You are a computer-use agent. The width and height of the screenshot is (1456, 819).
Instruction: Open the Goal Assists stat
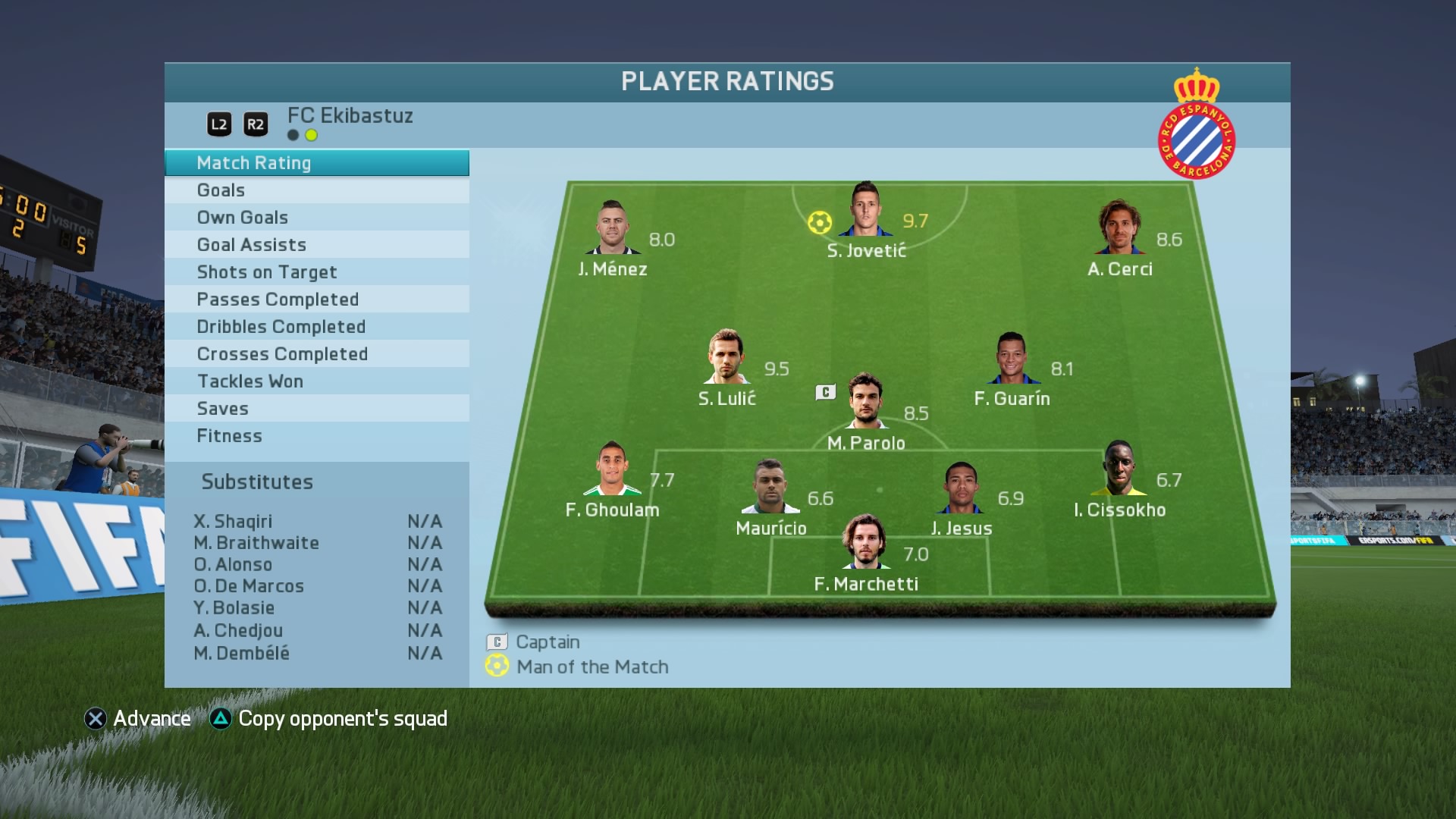coord(316,245)
